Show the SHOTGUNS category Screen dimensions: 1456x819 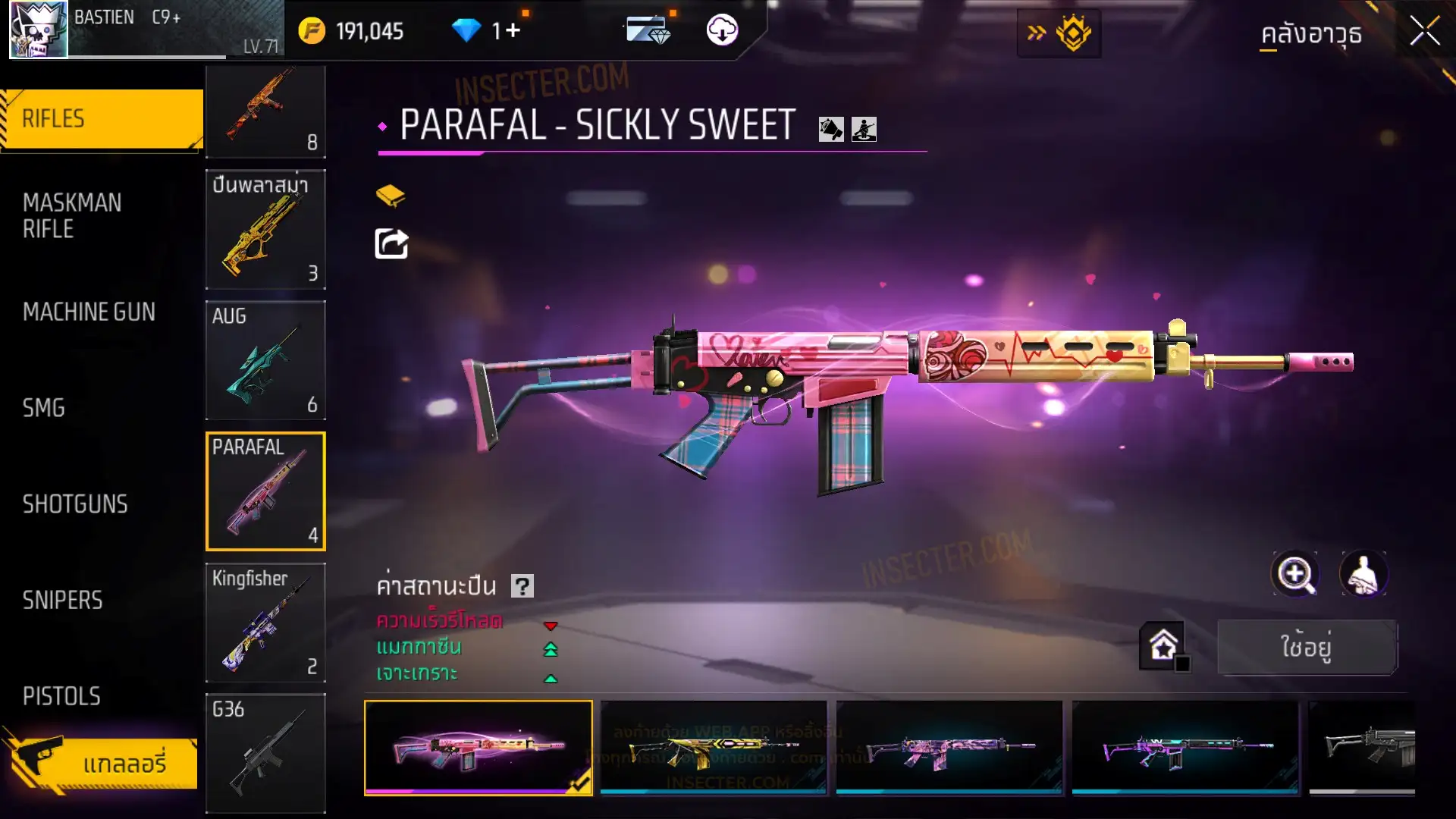75,504
